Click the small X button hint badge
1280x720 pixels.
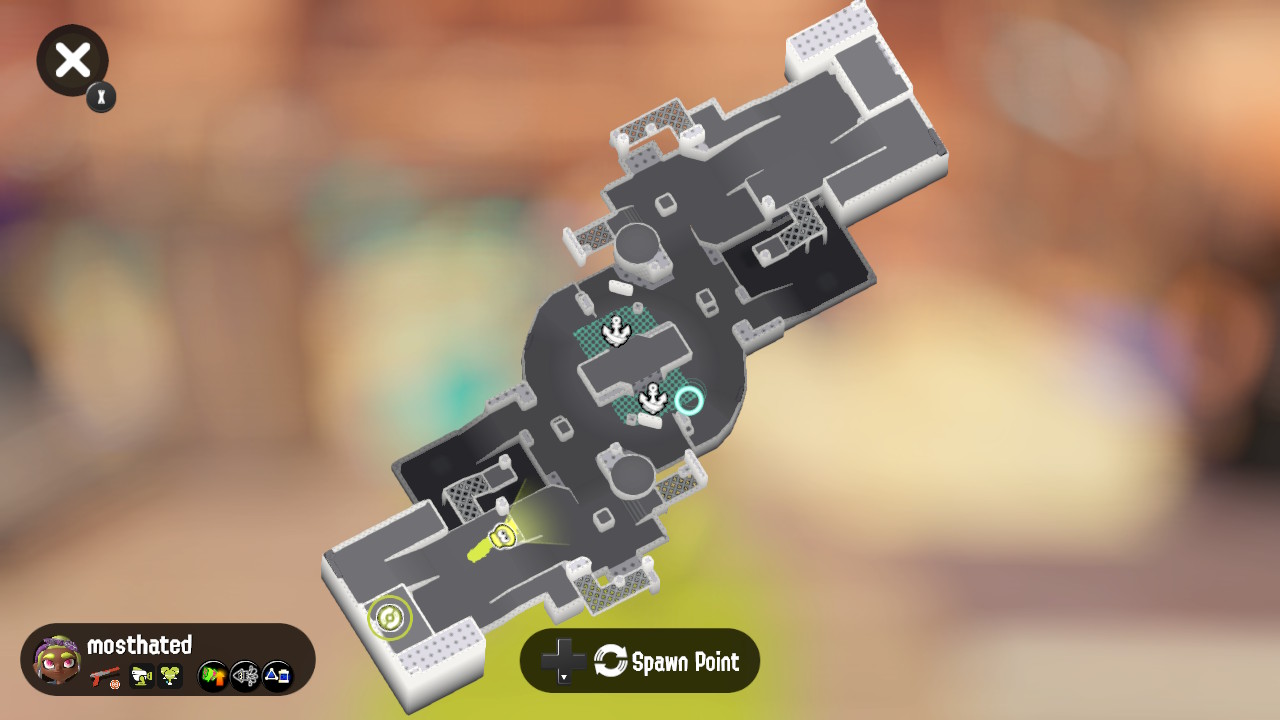coord(100,97)
